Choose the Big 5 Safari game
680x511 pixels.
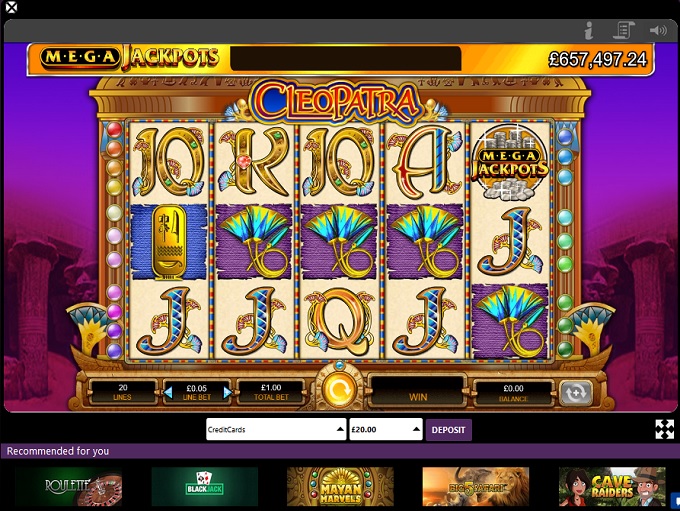[x=475, y=487]
